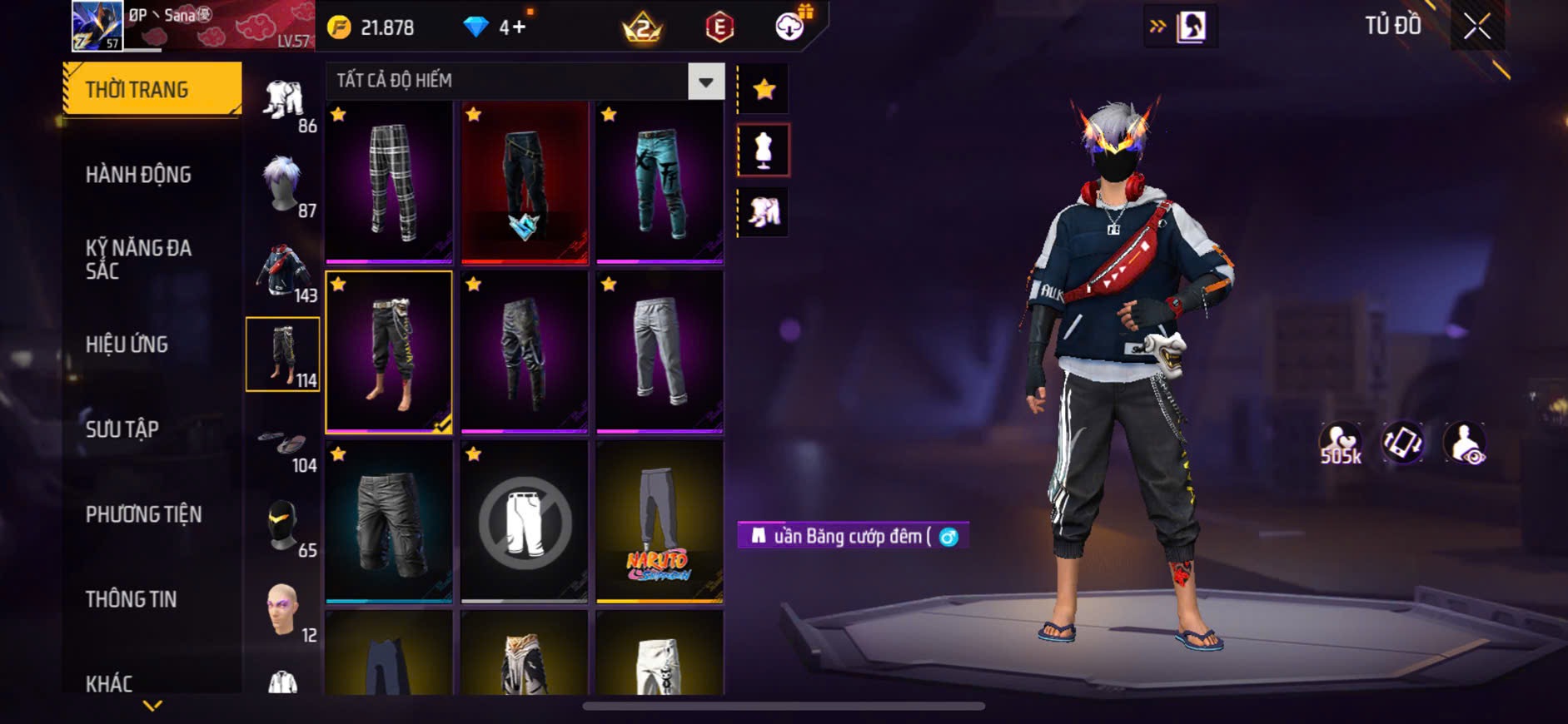Select the no-pants unequip slot
This screenshot has height=724, width=1568.
525,521
